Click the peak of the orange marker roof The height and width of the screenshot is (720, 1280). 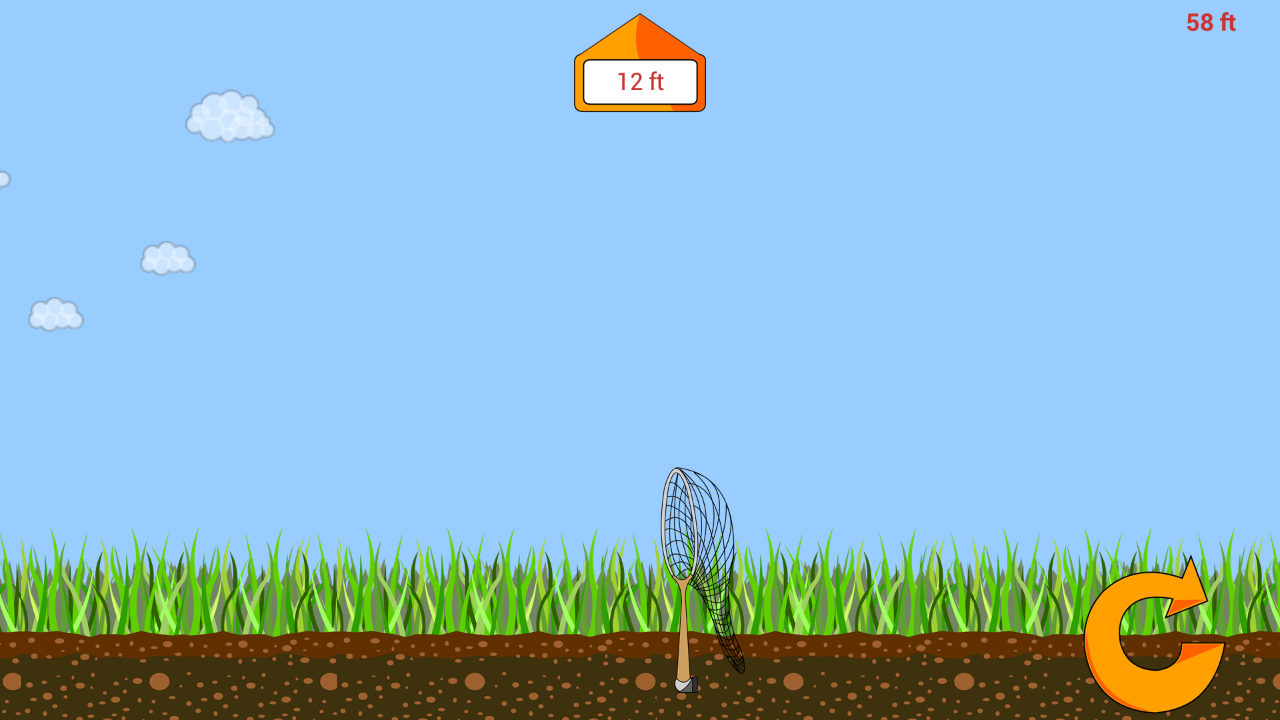(639, 18)
